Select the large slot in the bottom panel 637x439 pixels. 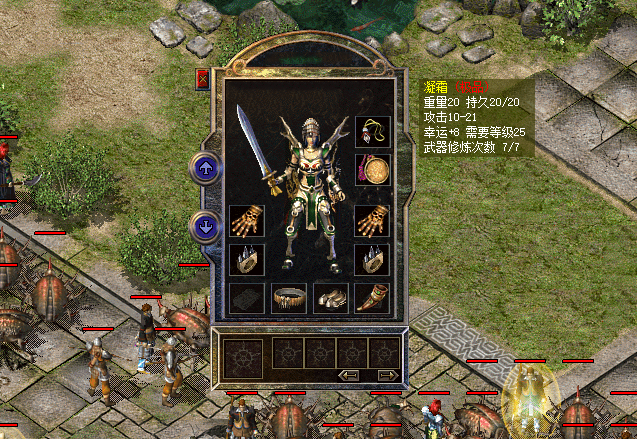pyautogui.click(x=243, y=357)
